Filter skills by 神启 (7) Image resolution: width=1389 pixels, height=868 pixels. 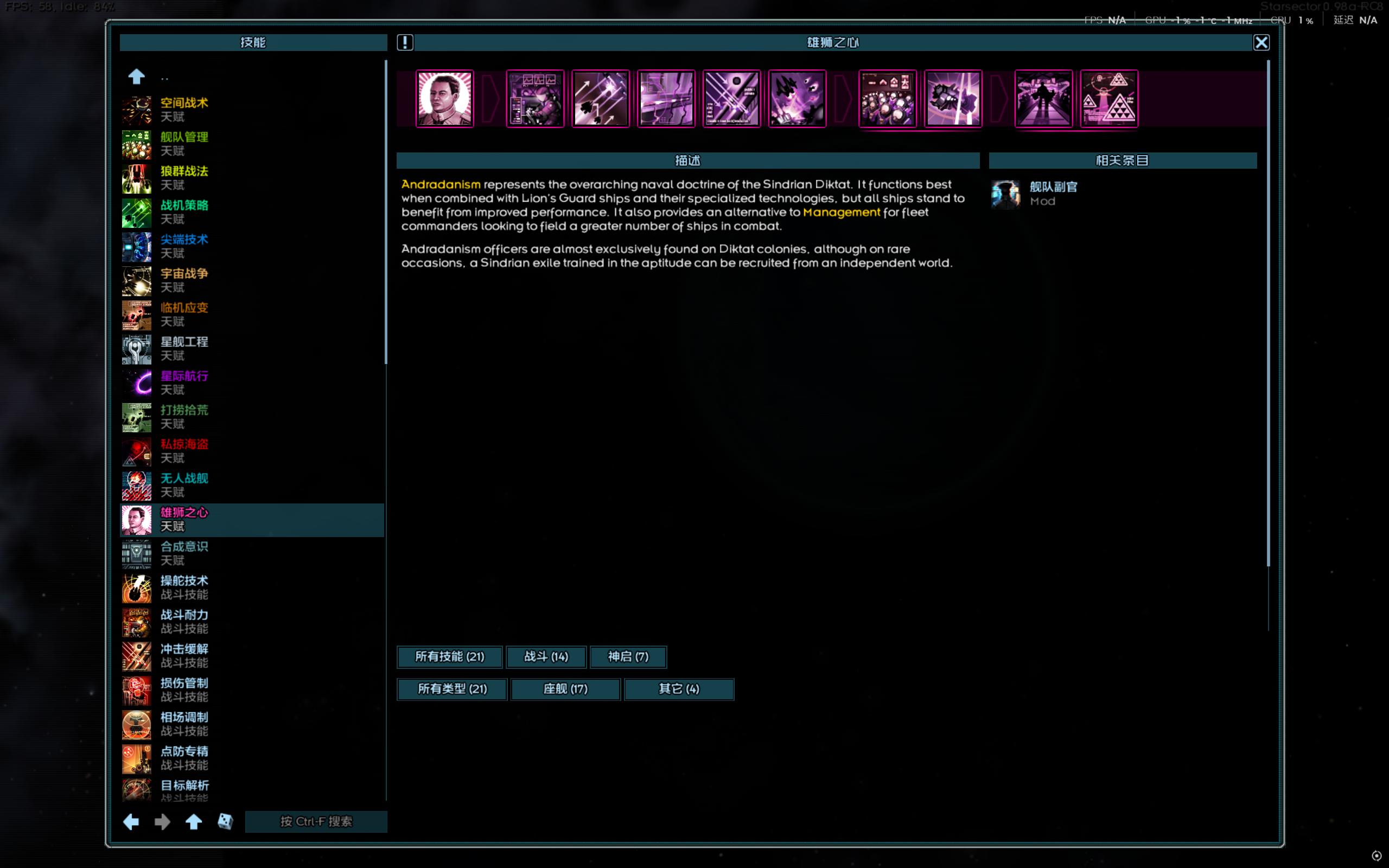pyautogui.click(x=628, y=657)
